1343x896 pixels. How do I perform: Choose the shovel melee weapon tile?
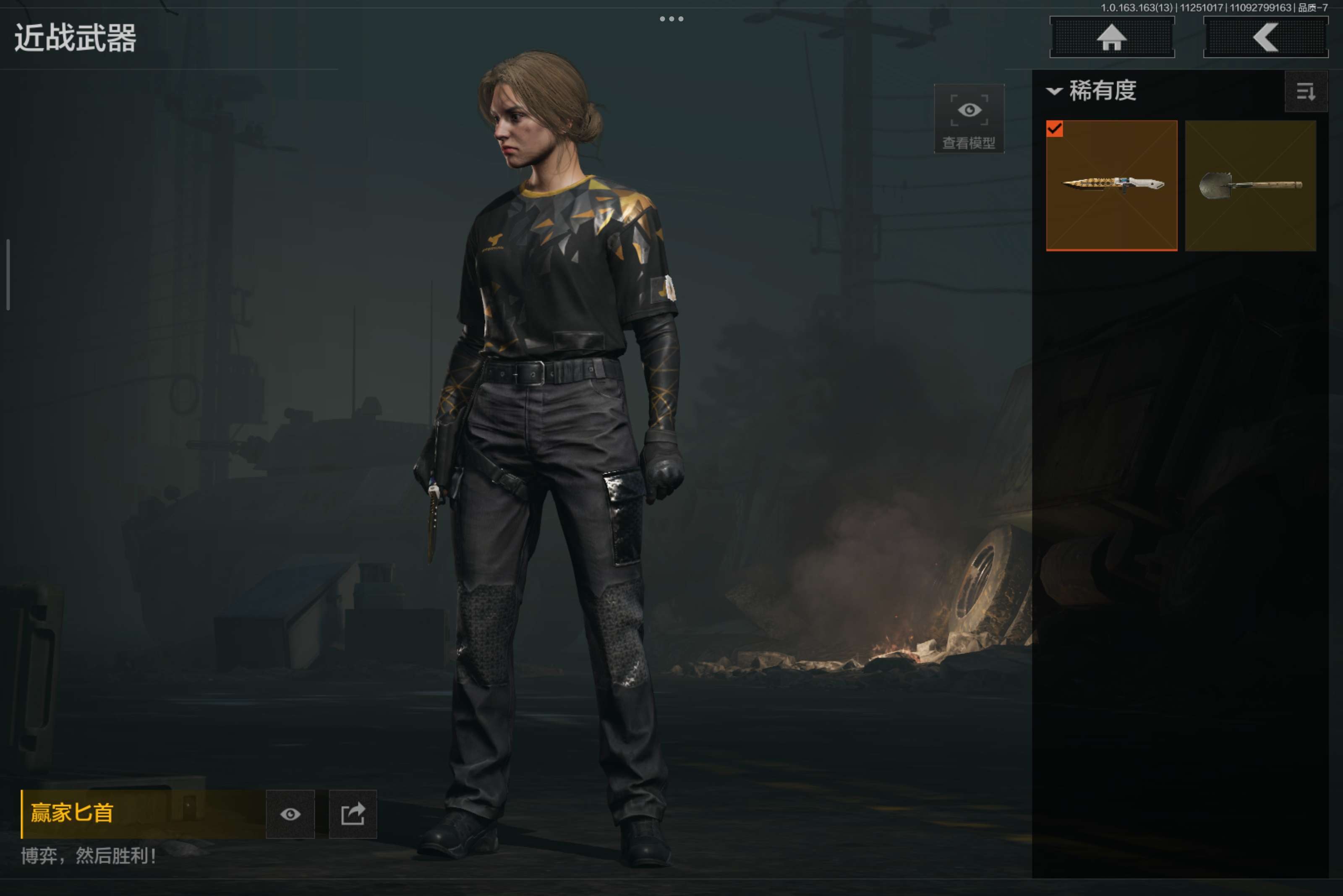click(x=1250, y=185)
